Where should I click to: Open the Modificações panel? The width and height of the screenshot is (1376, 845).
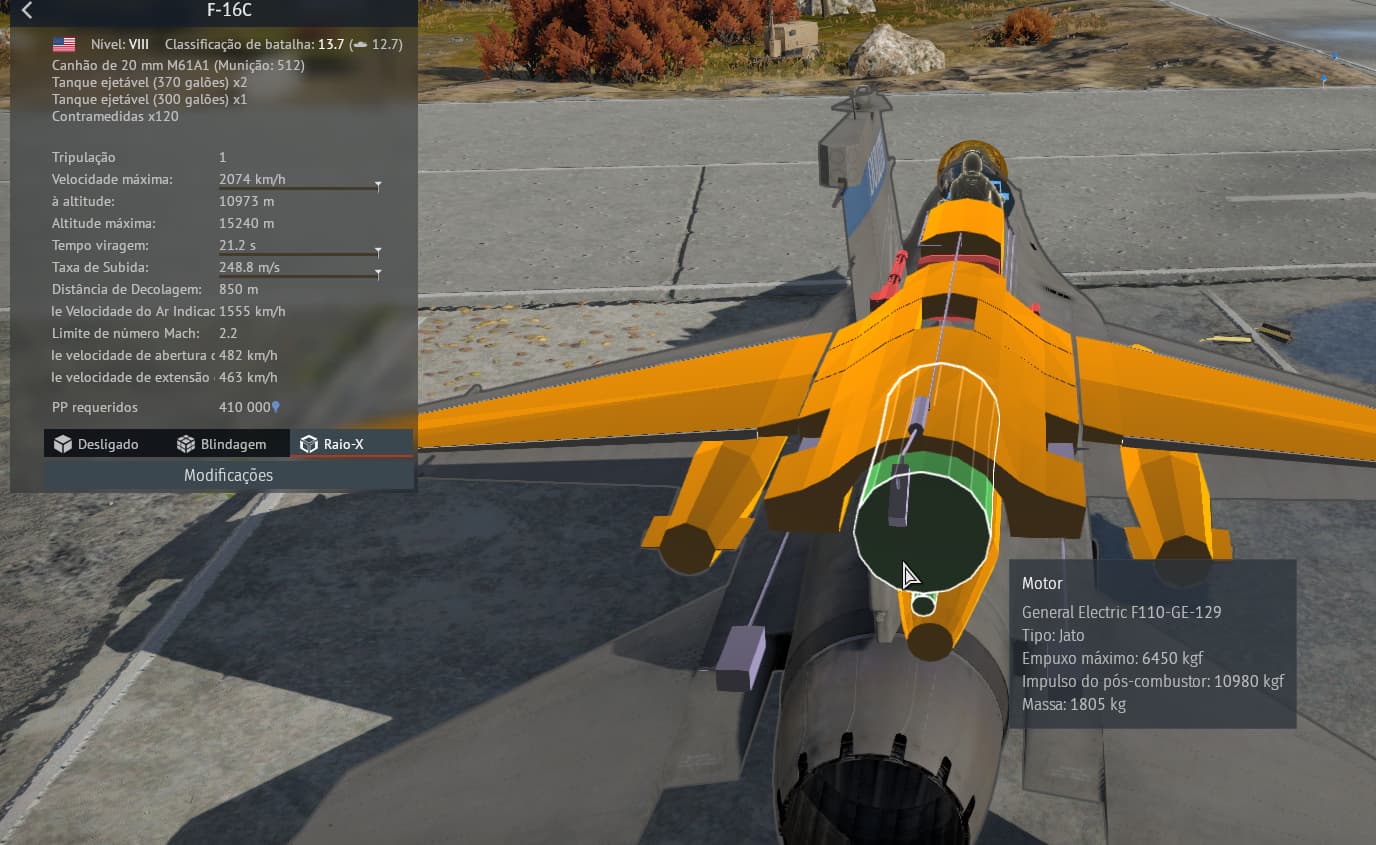[228, 475]
